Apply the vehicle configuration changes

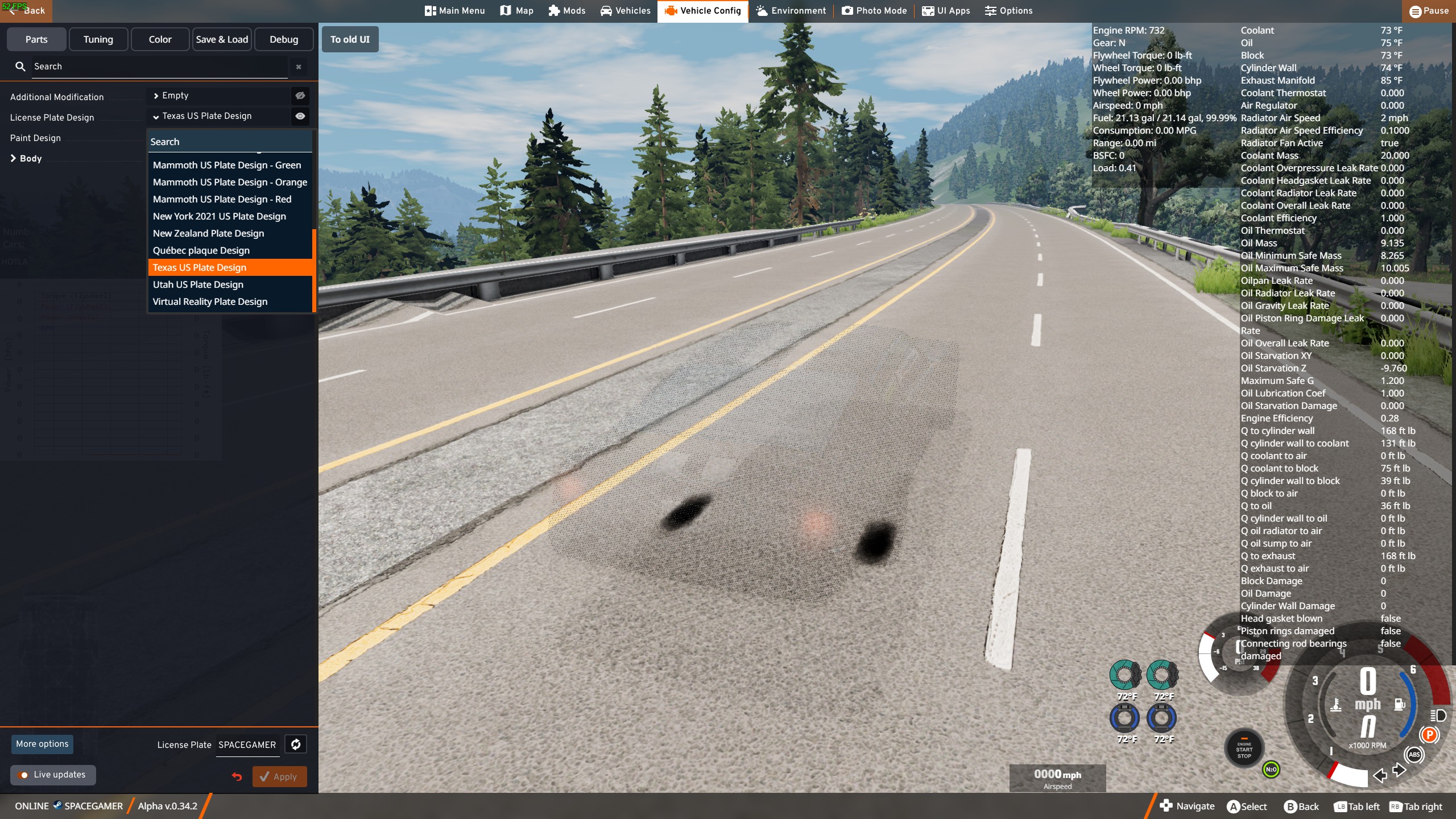pyautogui.click(x=279, y=776)
